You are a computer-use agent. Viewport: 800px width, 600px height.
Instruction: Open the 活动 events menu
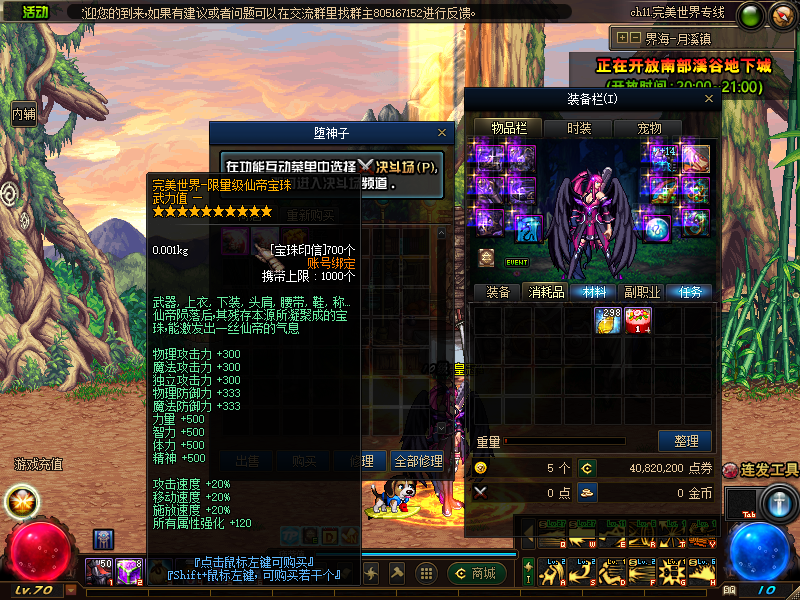click(x=34, y=11)
